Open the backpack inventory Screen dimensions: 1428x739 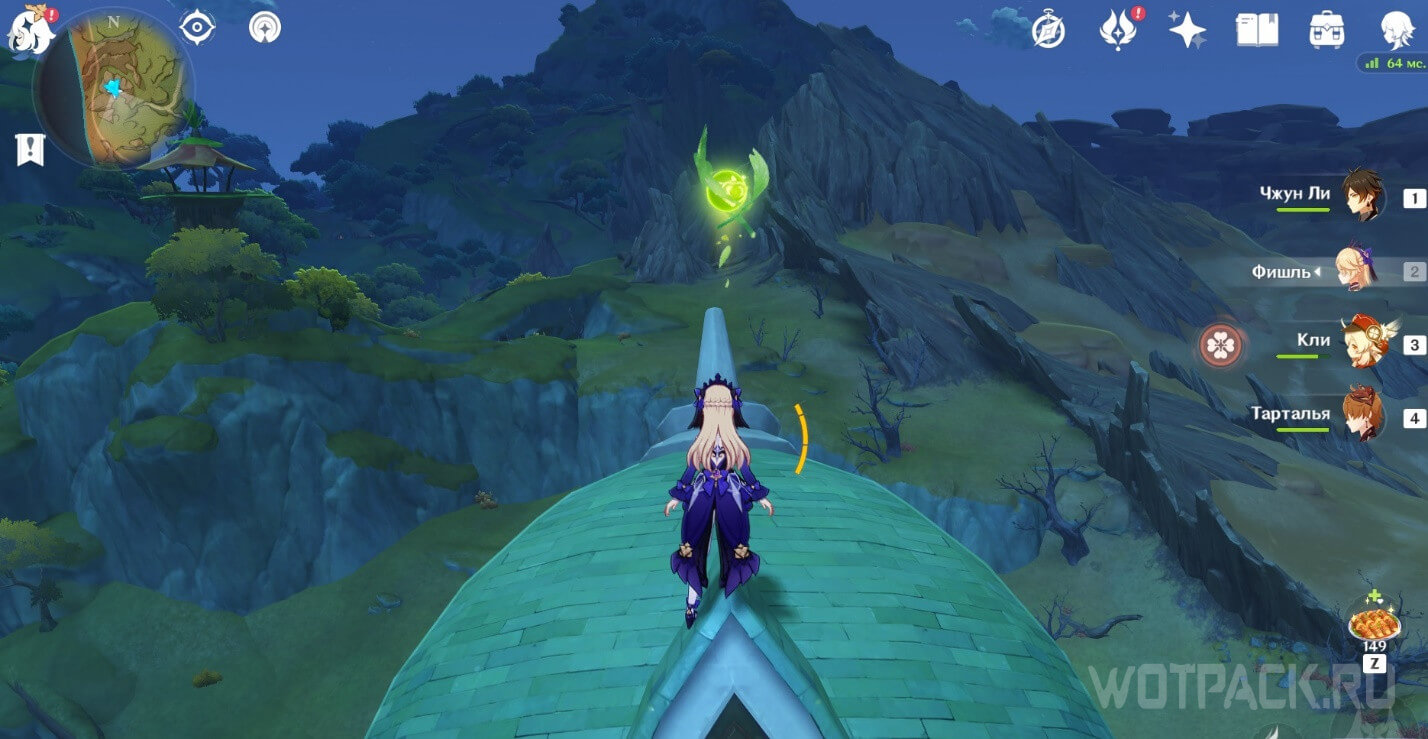pos(1326,30)
